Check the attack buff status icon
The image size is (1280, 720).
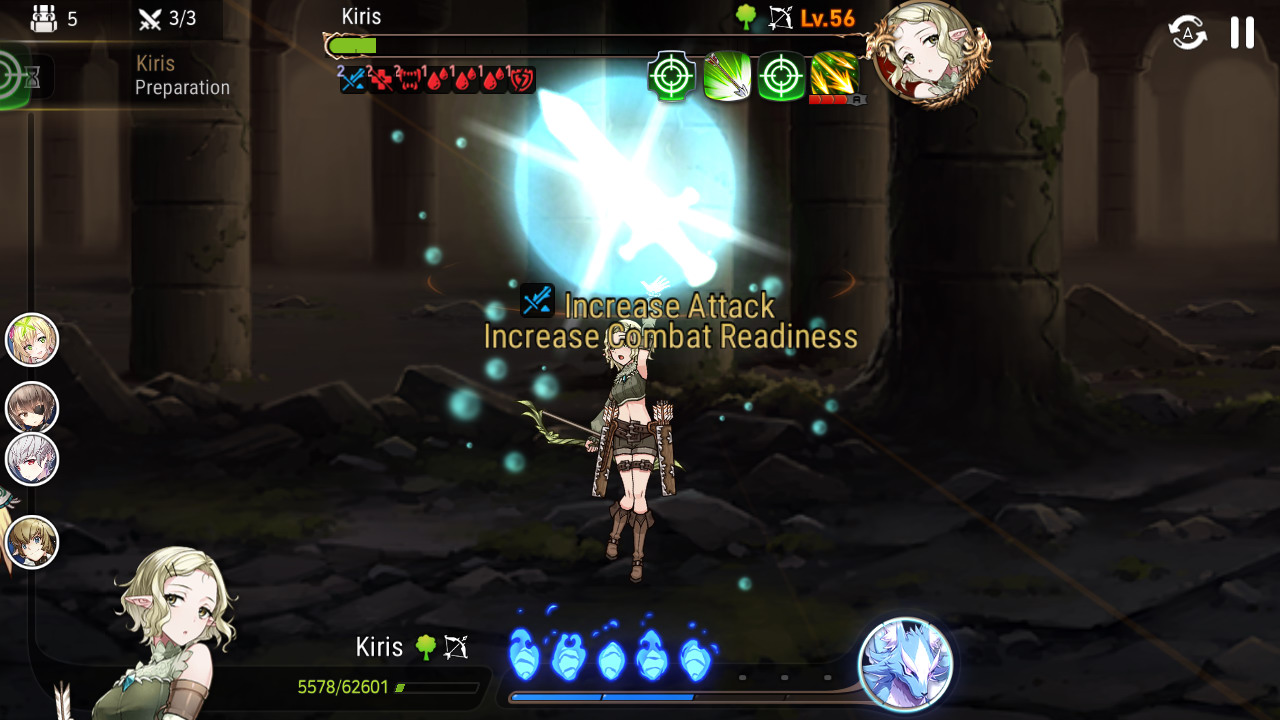(353, 80)
